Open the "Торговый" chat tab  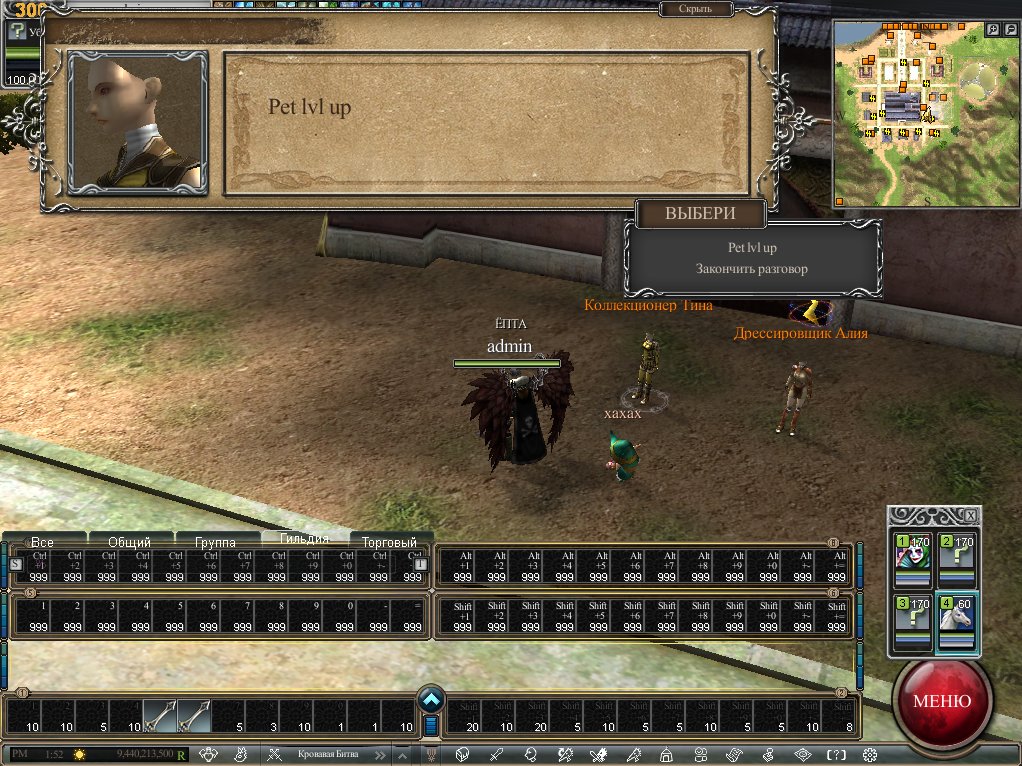389,542
